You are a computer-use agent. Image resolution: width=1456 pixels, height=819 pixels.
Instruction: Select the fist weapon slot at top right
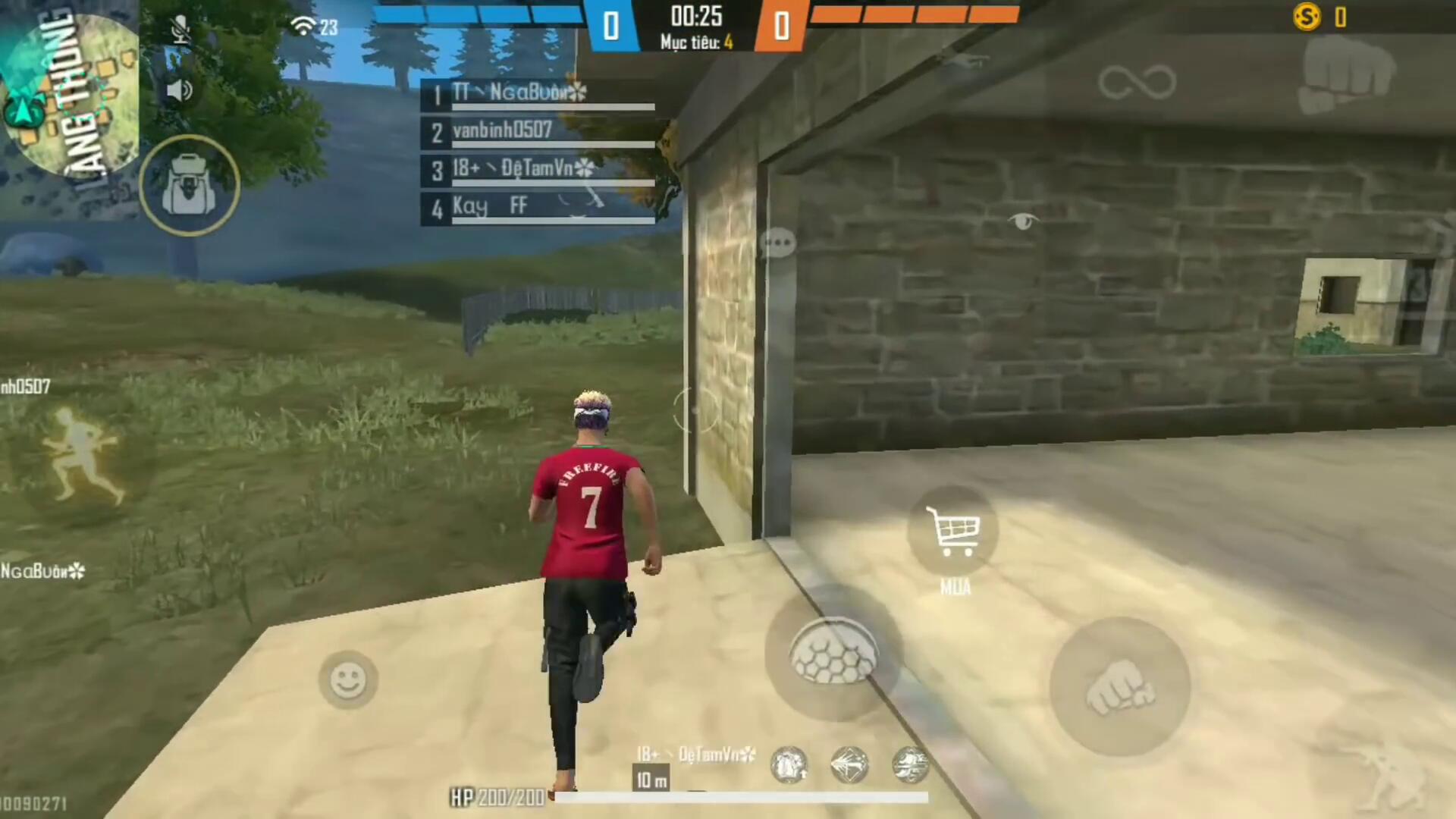click(1346, 74)
